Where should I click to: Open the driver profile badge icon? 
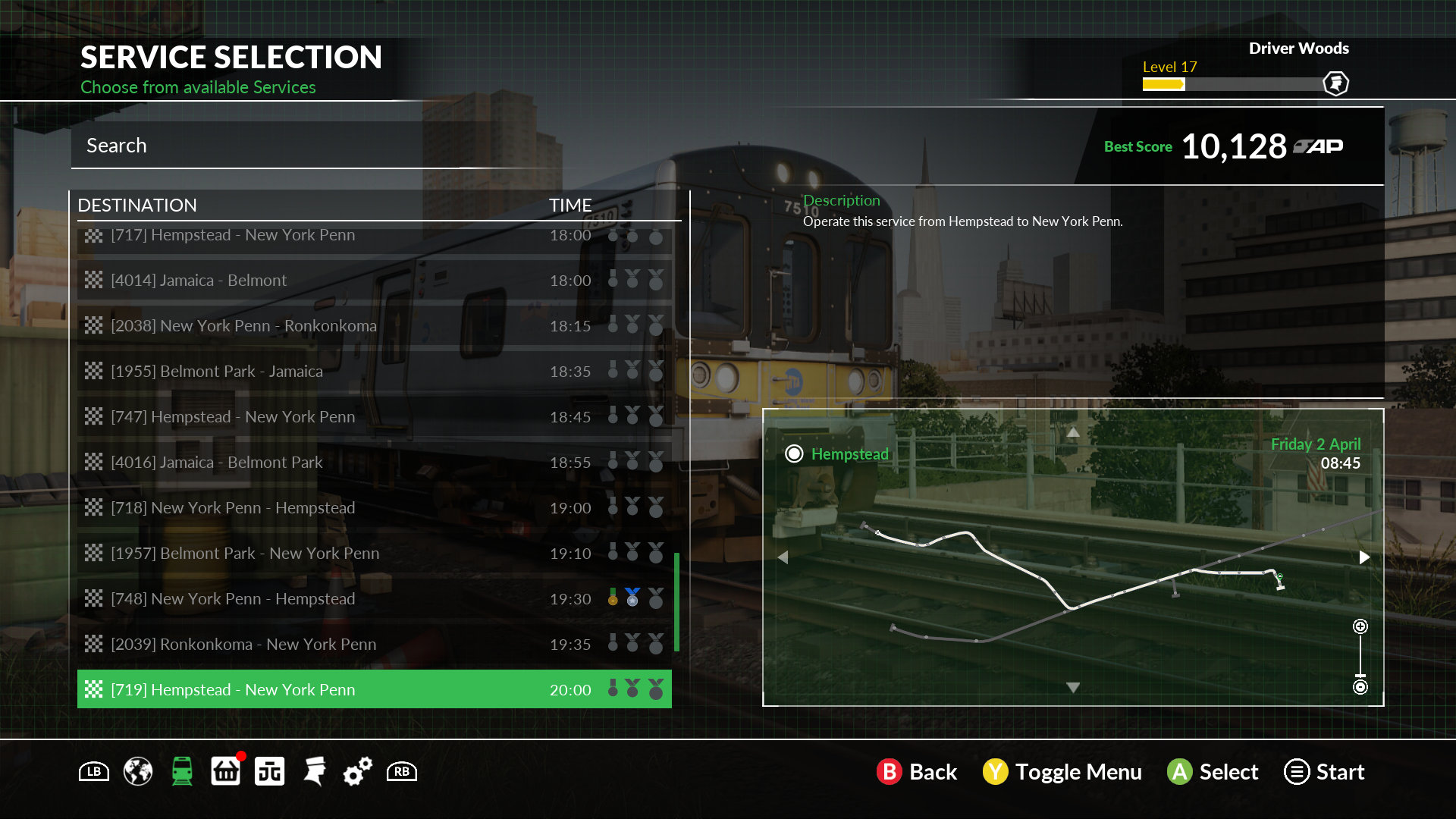(1335, 83)
